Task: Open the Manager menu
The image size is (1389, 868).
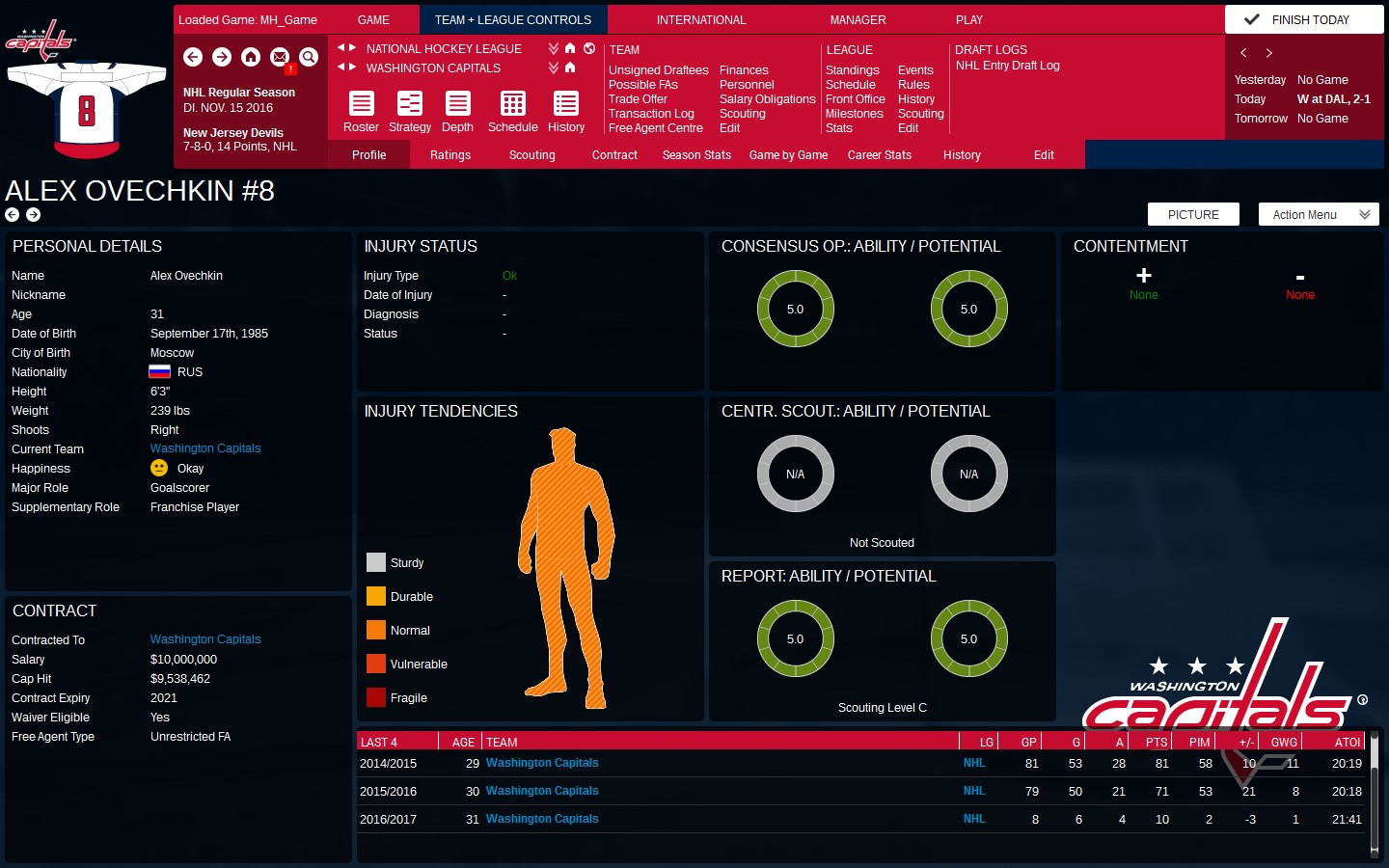Action: point(857,19)
